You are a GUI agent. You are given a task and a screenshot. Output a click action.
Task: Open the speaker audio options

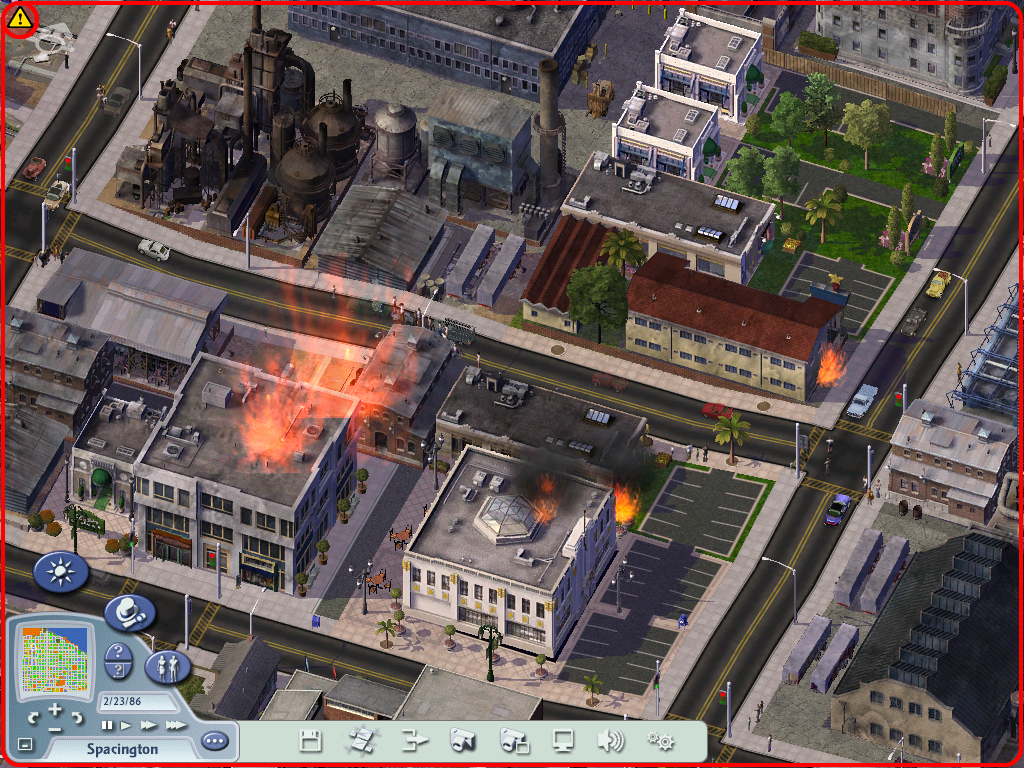click(610, 741)
